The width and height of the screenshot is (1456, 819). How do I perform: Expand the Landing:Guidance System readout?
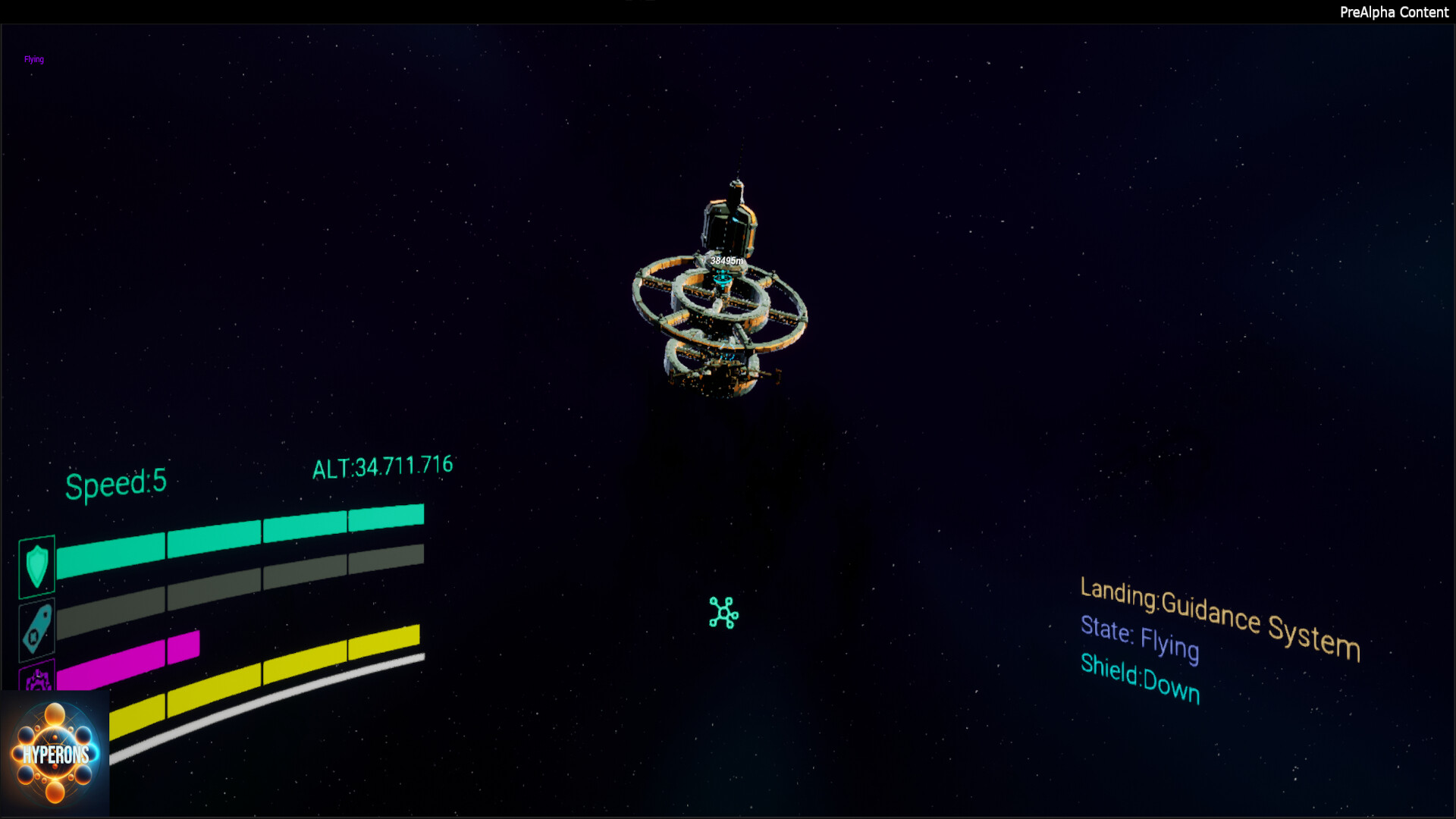tap(1221, 617)
